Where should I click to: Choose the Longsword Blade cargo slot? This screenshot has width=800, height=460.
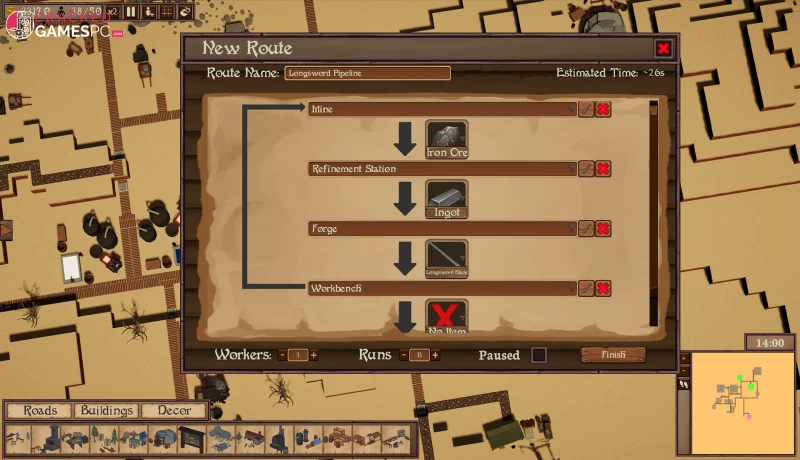coord(447,259)
